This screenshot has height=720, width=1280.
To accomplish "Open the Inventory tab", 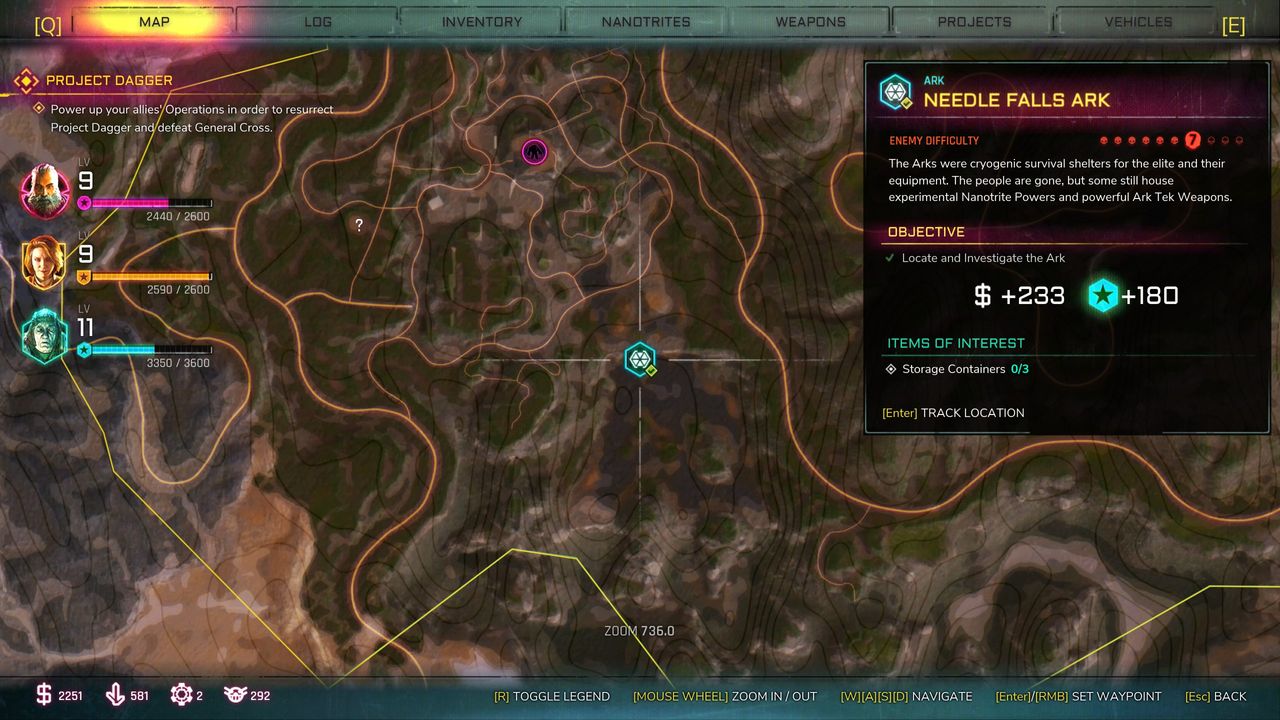I will point(482,21).
